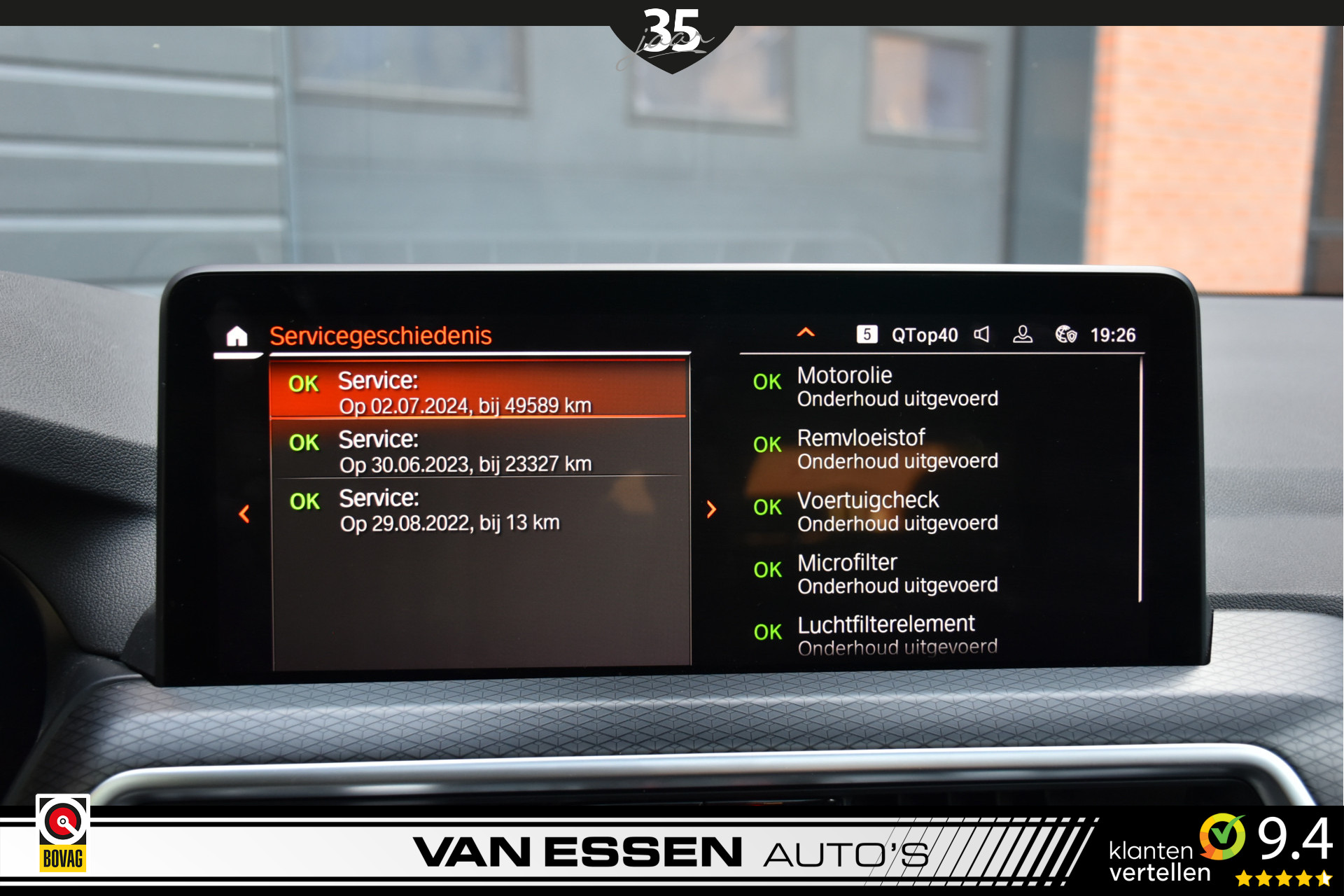Image resolution: width=1344 pixels, height=896 pixels.
Task: Click the orange left arrow
Action: [x=244, y=514]
